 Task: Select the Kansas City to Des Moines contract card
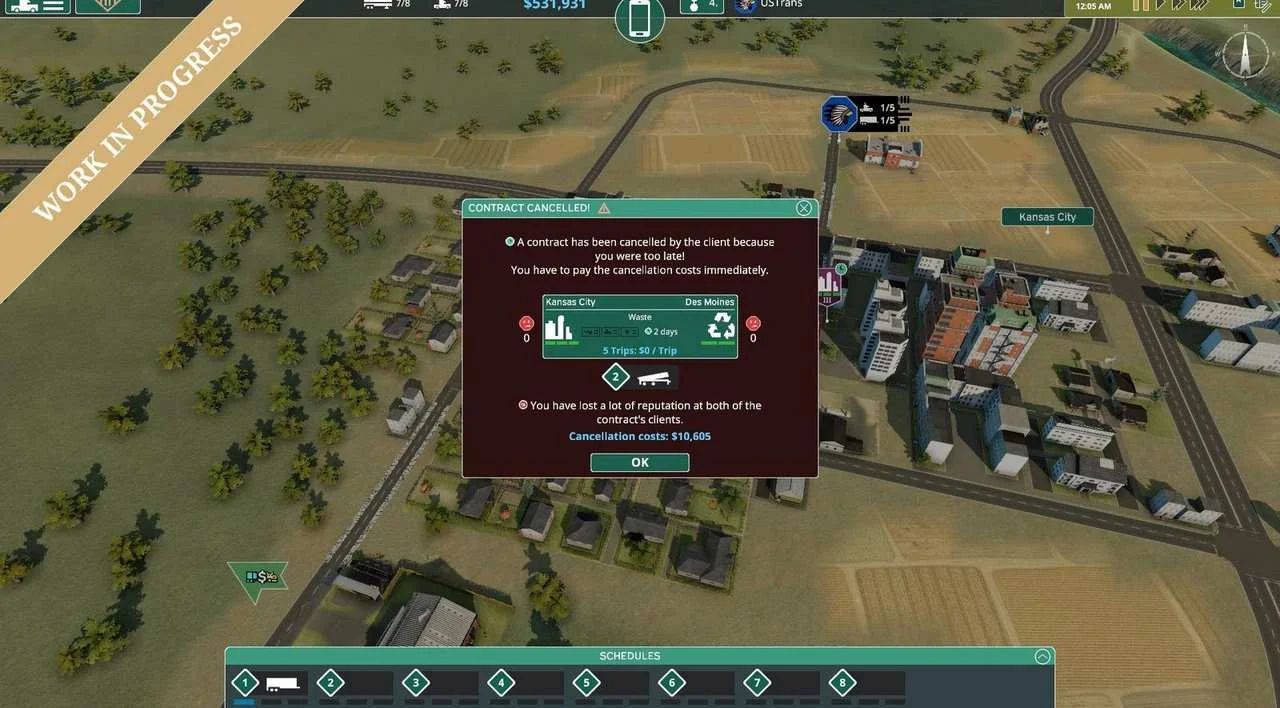640,326
